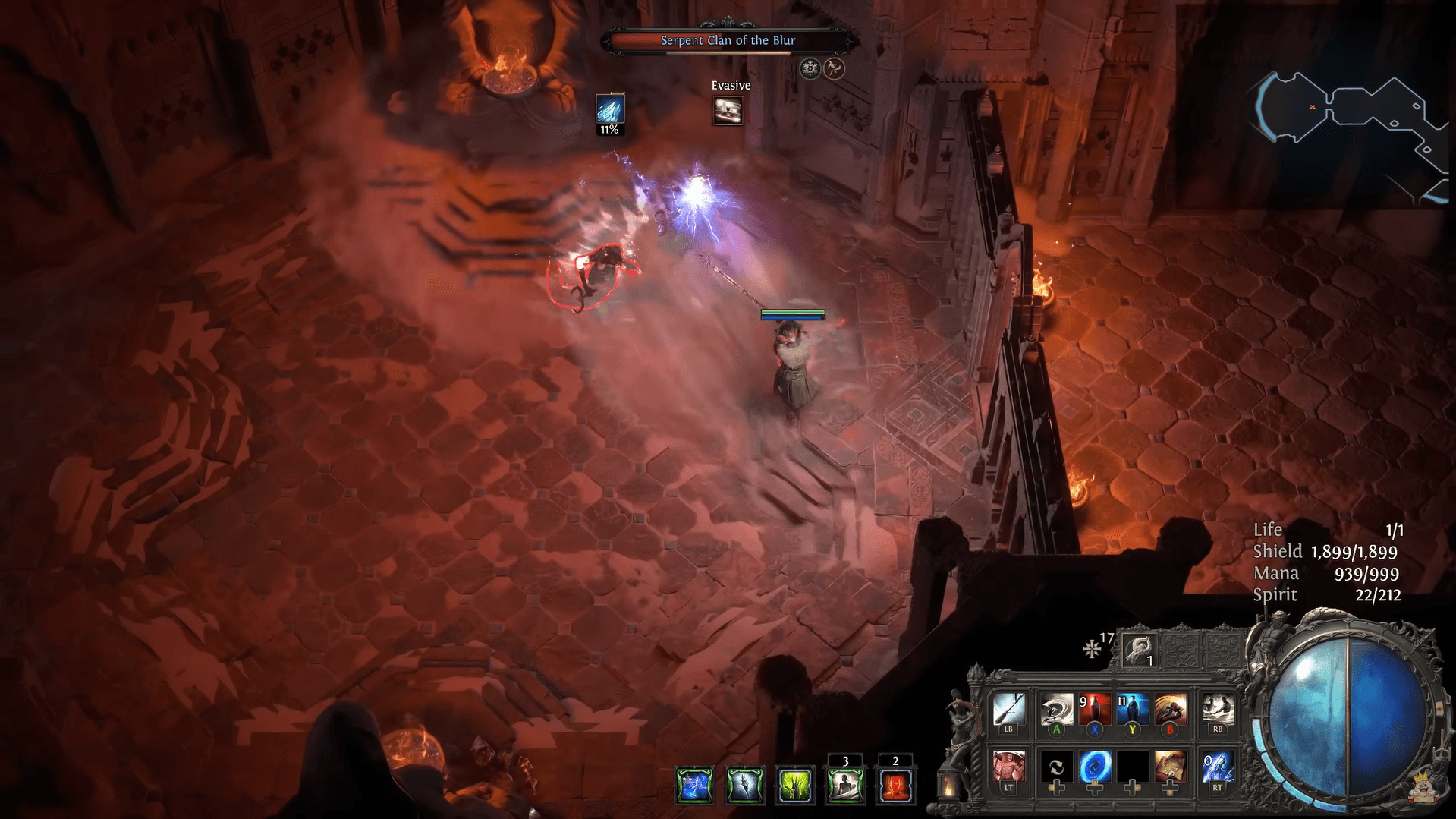Inspect the Evasive modifier icon
The height and width of the screenshot is (819, 1456).
728,112
